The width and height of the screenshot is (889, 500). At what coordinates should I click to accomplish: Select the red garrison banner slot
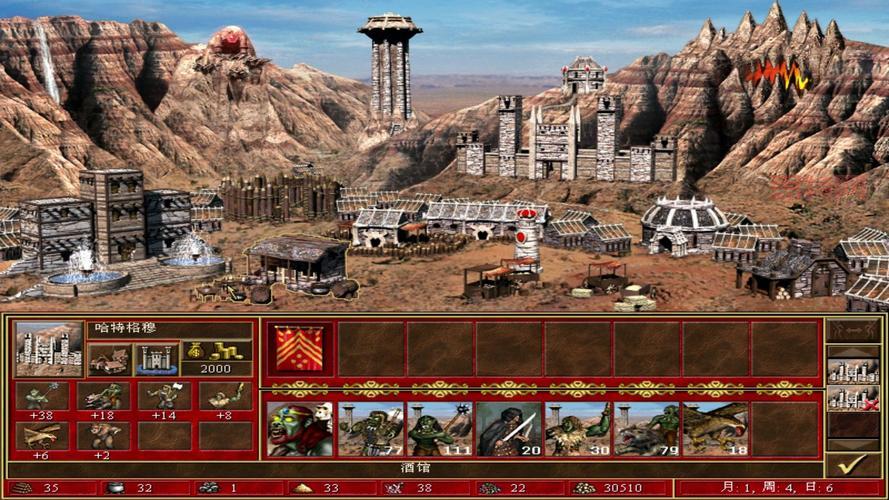299,349
